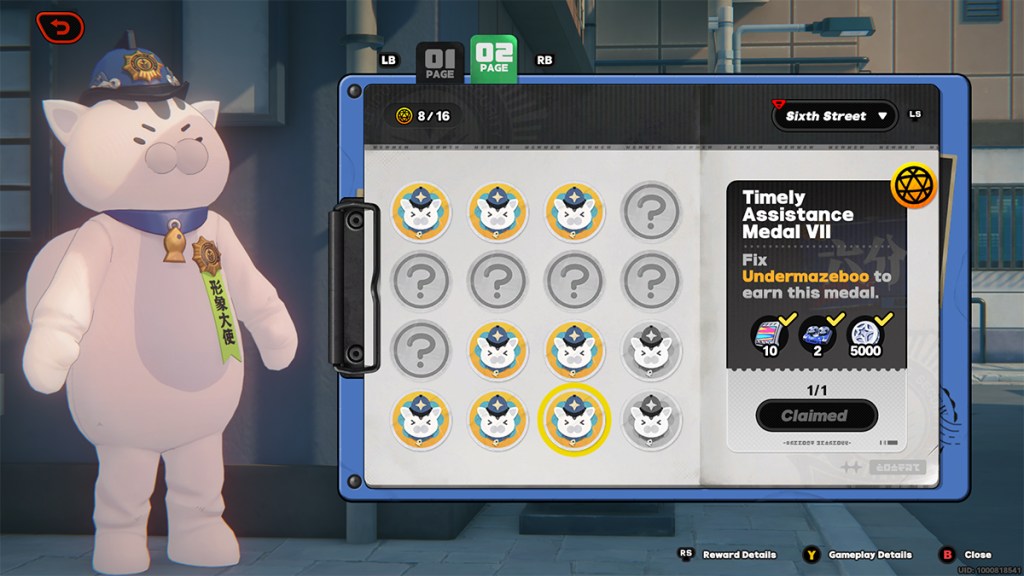Select the yellow-highlighted medal in the grid
1024x576 pixels.
[574, 419]
